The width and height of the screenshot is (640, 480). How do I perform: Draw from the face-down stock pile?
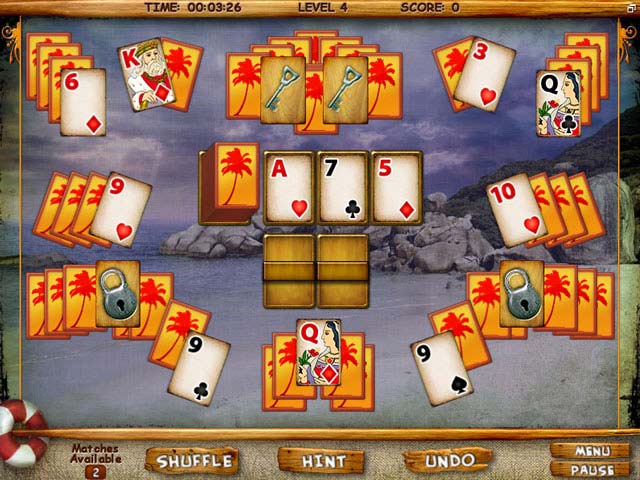point(229,183)
